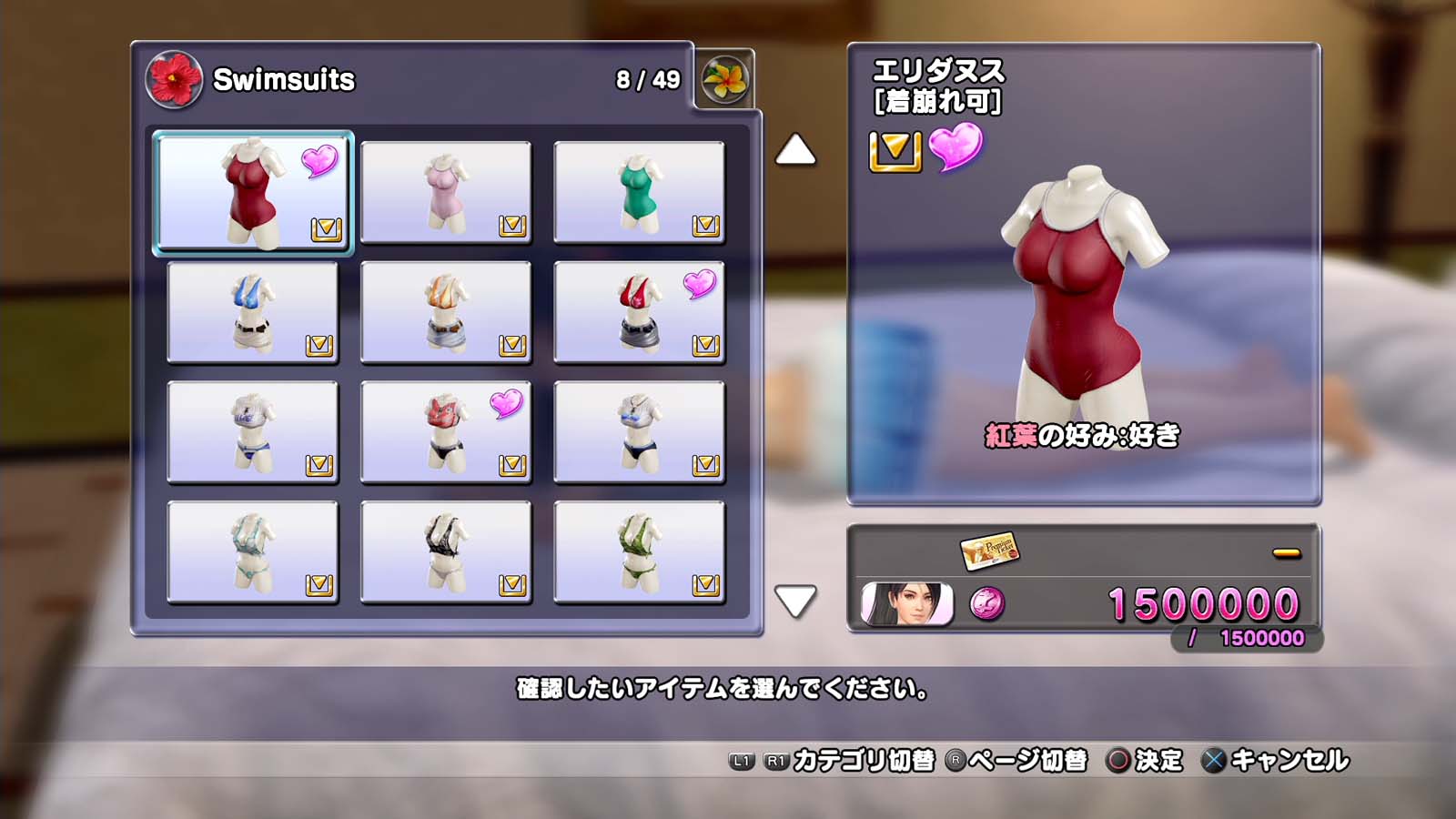The height and width of the screenshot is (819, 1456).
Task: Pick the light green bikini swimsuit
Action: (253, 552)
